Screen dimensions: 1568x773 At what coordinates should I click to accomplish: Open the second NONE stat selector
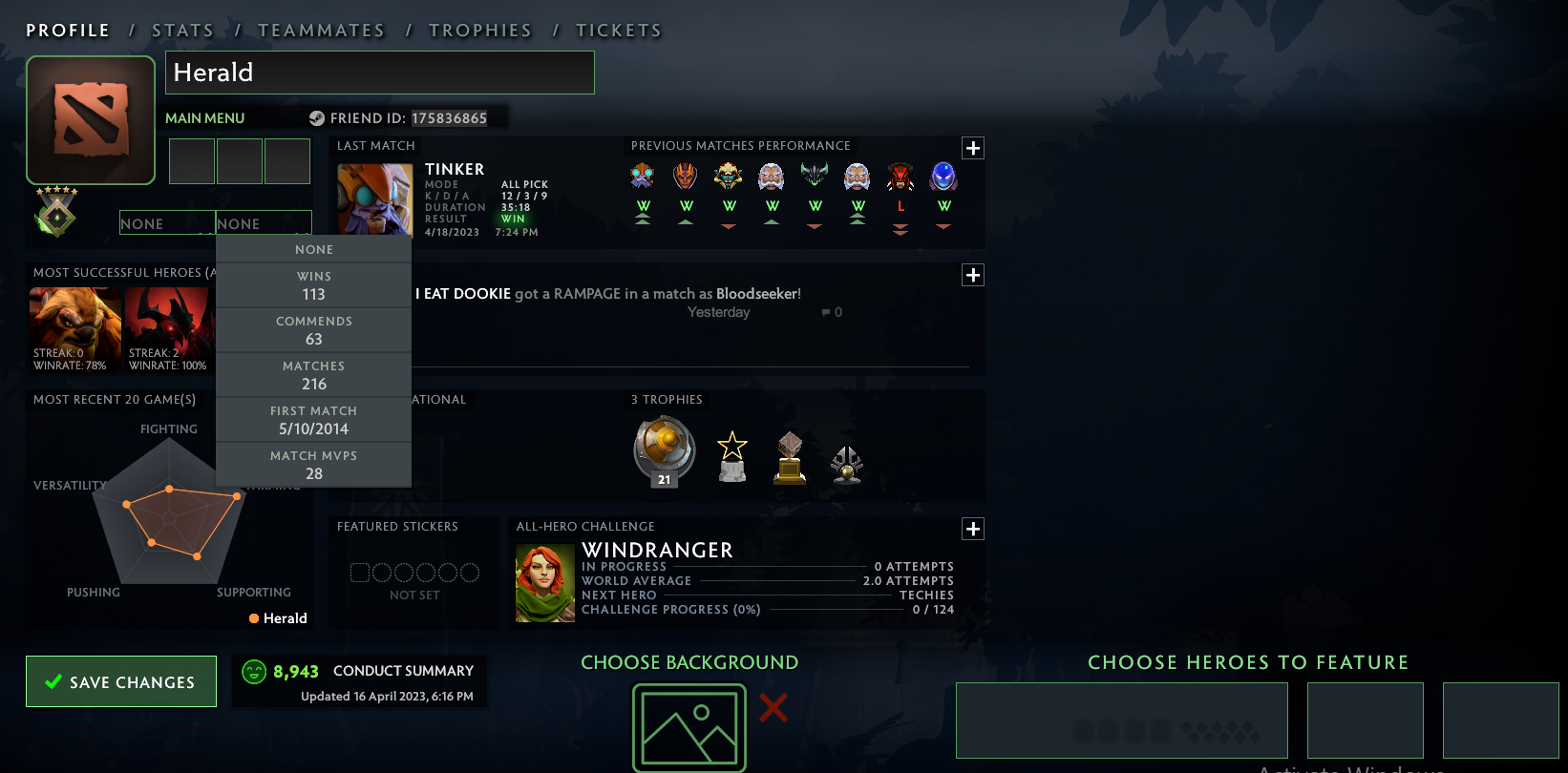(x=265, y=222)
